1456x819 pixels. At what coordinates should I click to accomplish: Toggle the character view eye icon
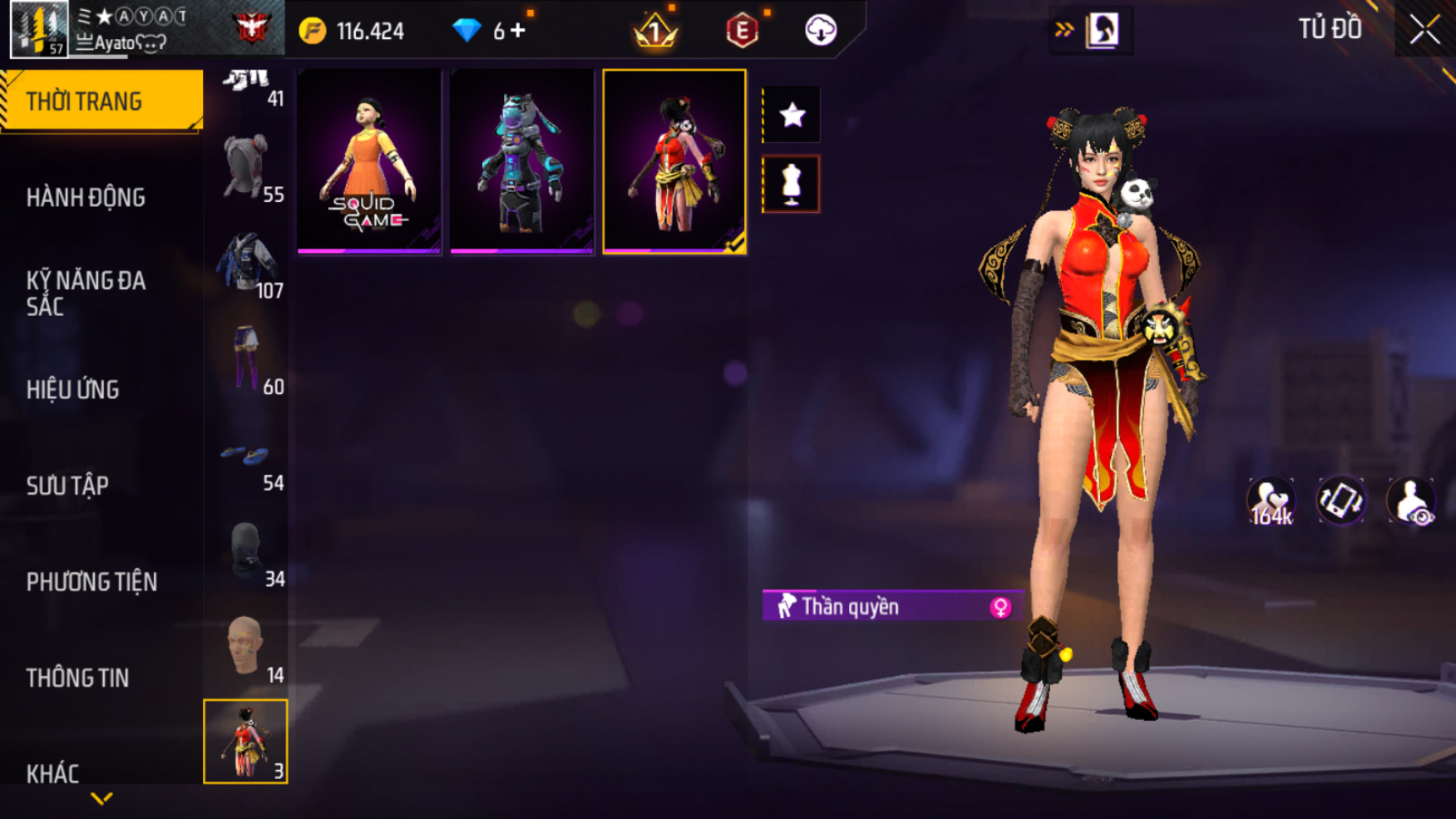click(x=1410, y=501)
